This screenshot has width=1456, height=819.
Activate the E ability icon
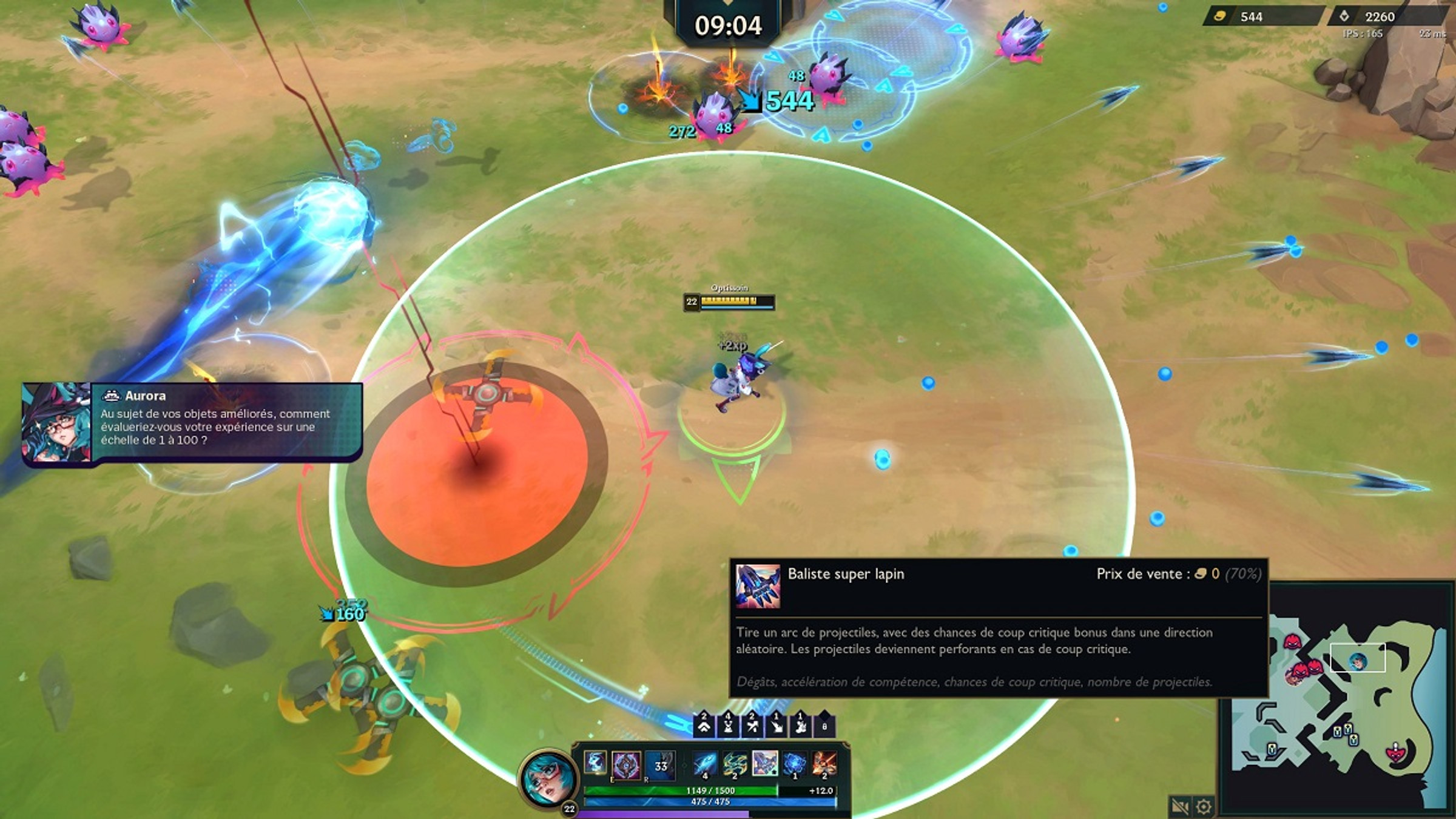pyautogui.click(x=626, y=766)
